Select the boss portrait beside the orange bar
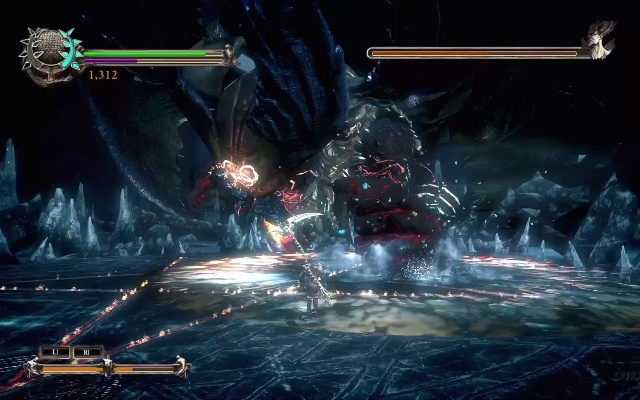The height and width of the screenshot is (400, 640). (x=601, y=41)
